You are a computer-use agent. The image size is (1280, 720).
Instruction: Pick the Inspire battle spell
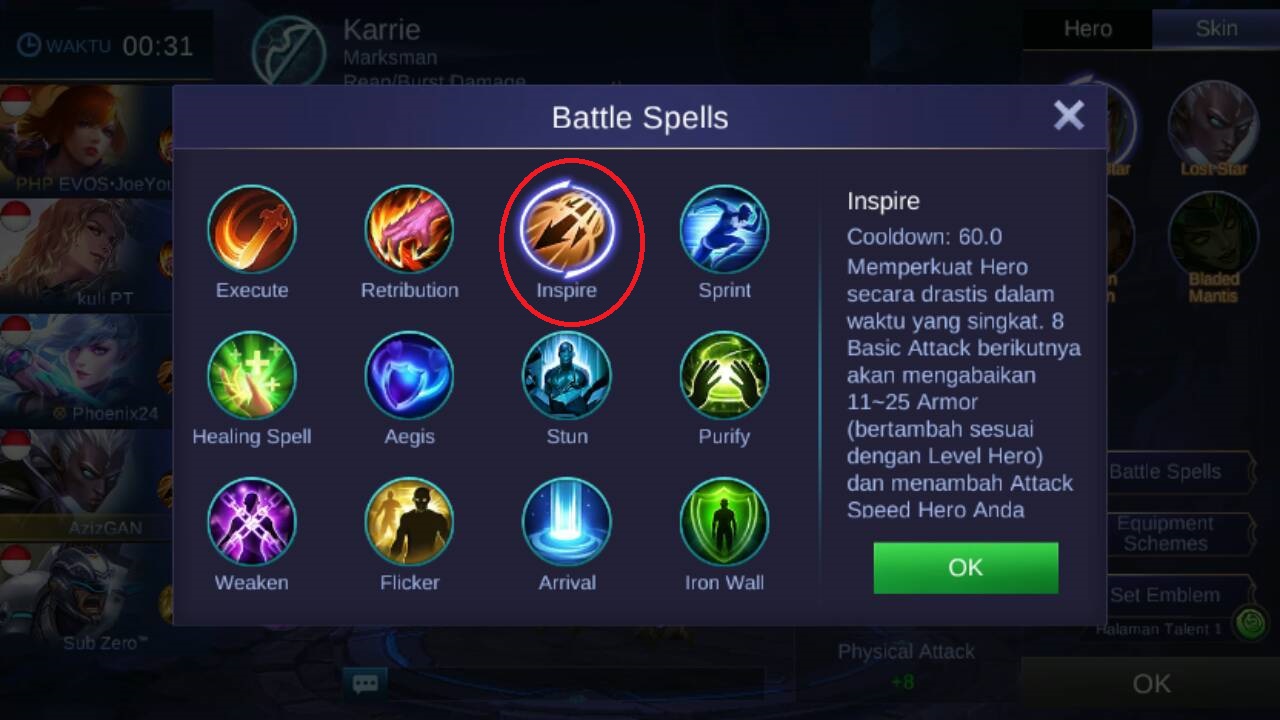click(x=567, y=230)
